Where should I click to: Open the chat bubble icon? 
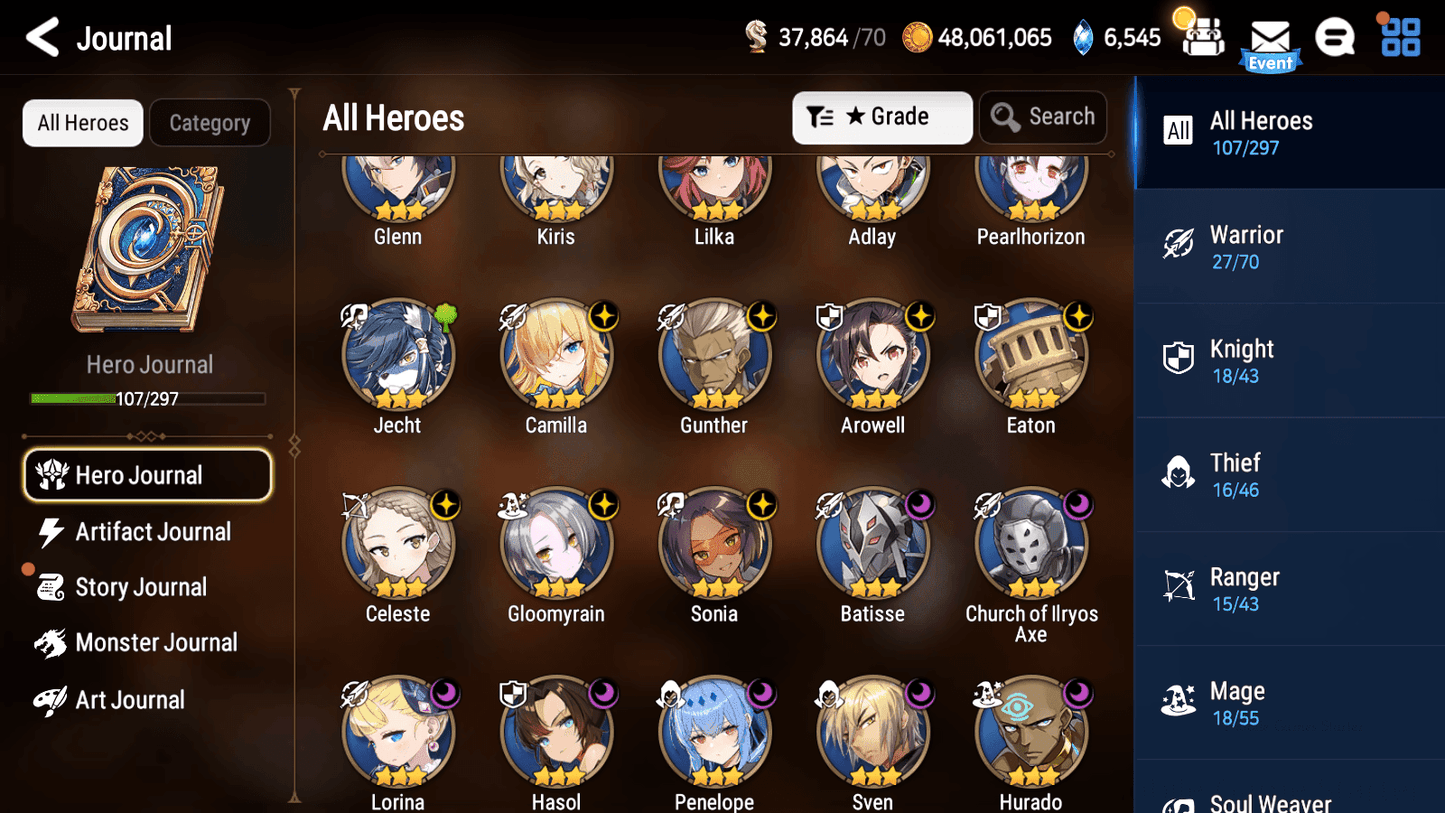1335,37
